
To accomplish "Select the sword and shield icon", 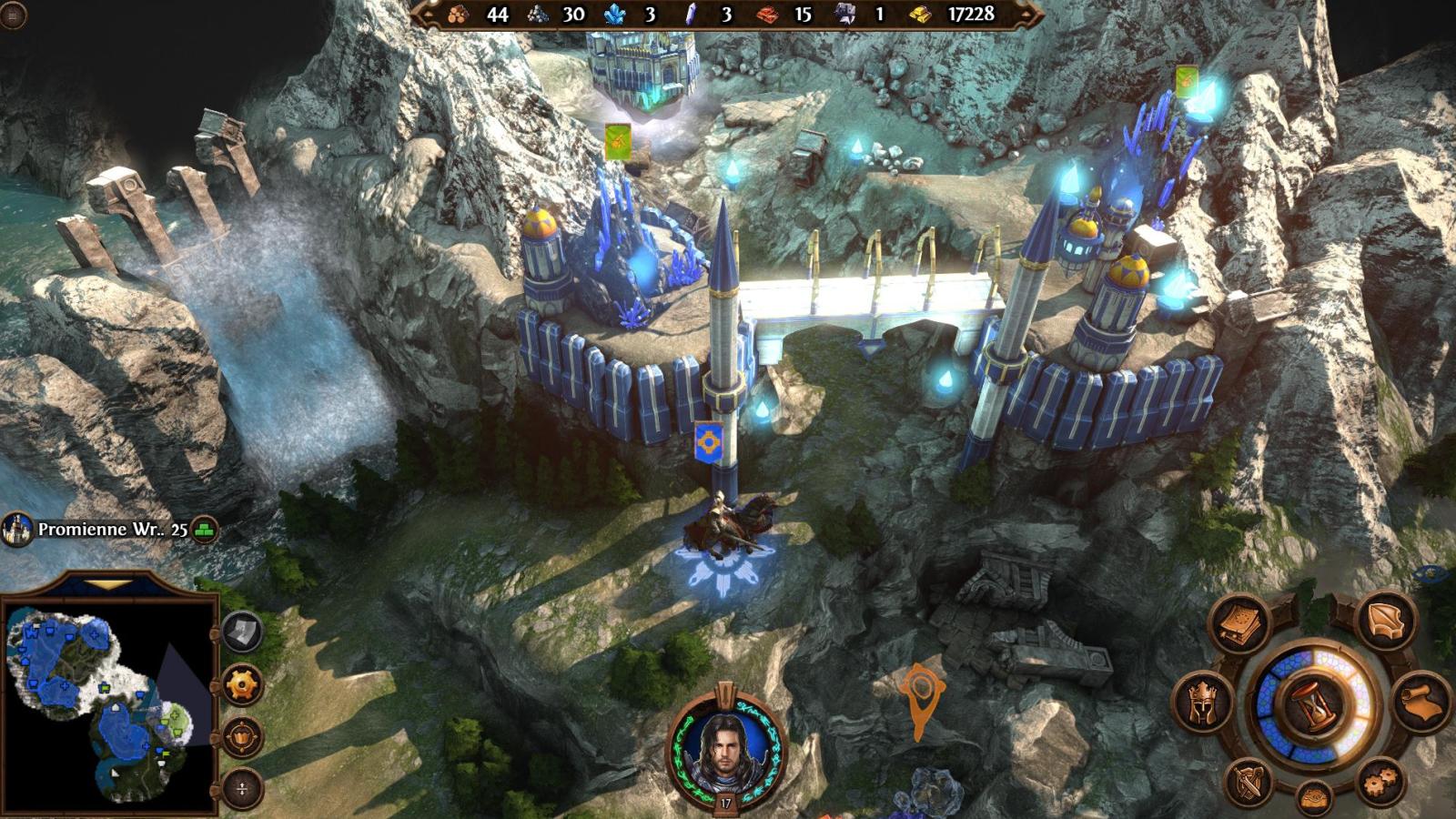I will 1250,782.
